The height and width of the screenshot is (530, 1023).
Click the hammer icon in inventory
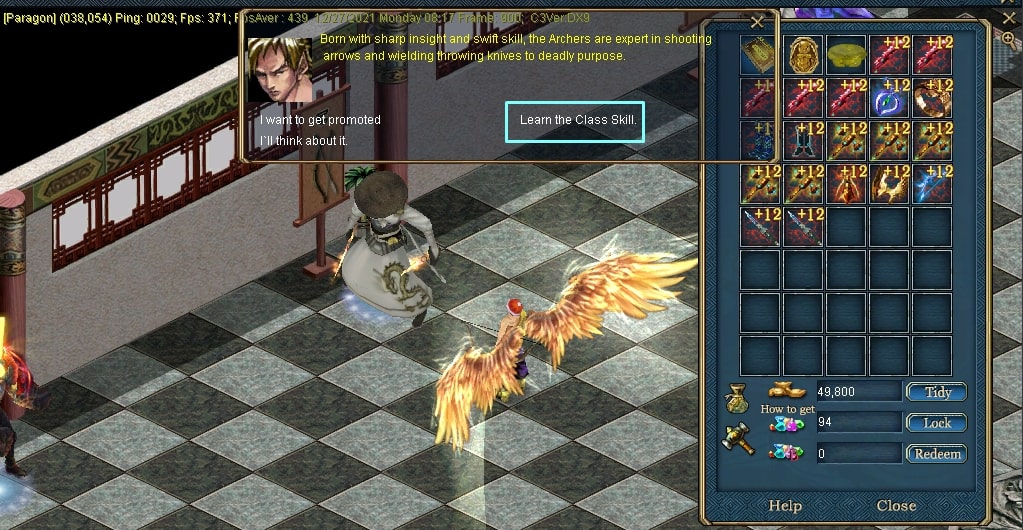pos(737,439)
